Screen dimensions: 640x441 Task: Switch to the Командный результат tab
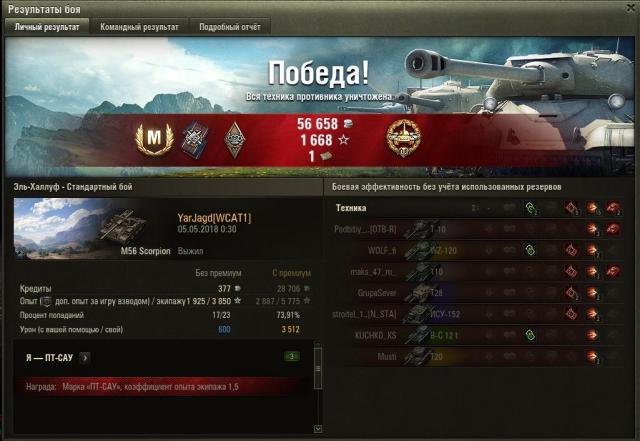(x=139, y=27)
